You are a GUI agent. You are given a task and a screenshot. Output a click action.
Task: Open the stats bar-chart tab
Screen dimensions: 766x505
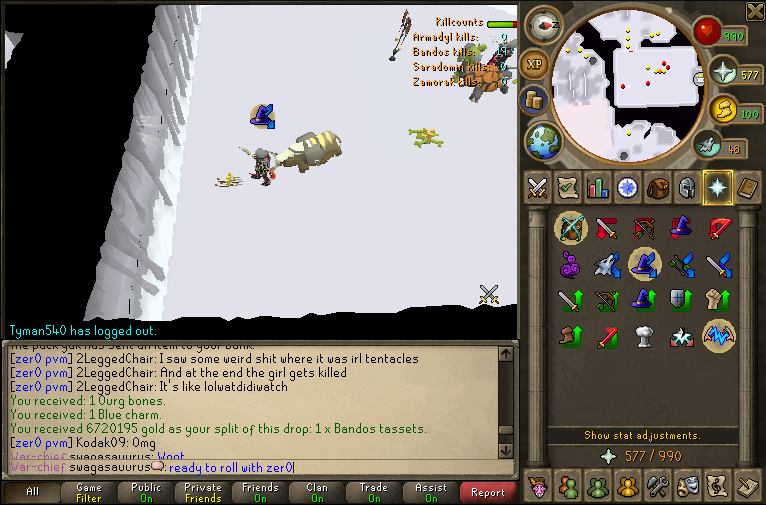(598, 187)
